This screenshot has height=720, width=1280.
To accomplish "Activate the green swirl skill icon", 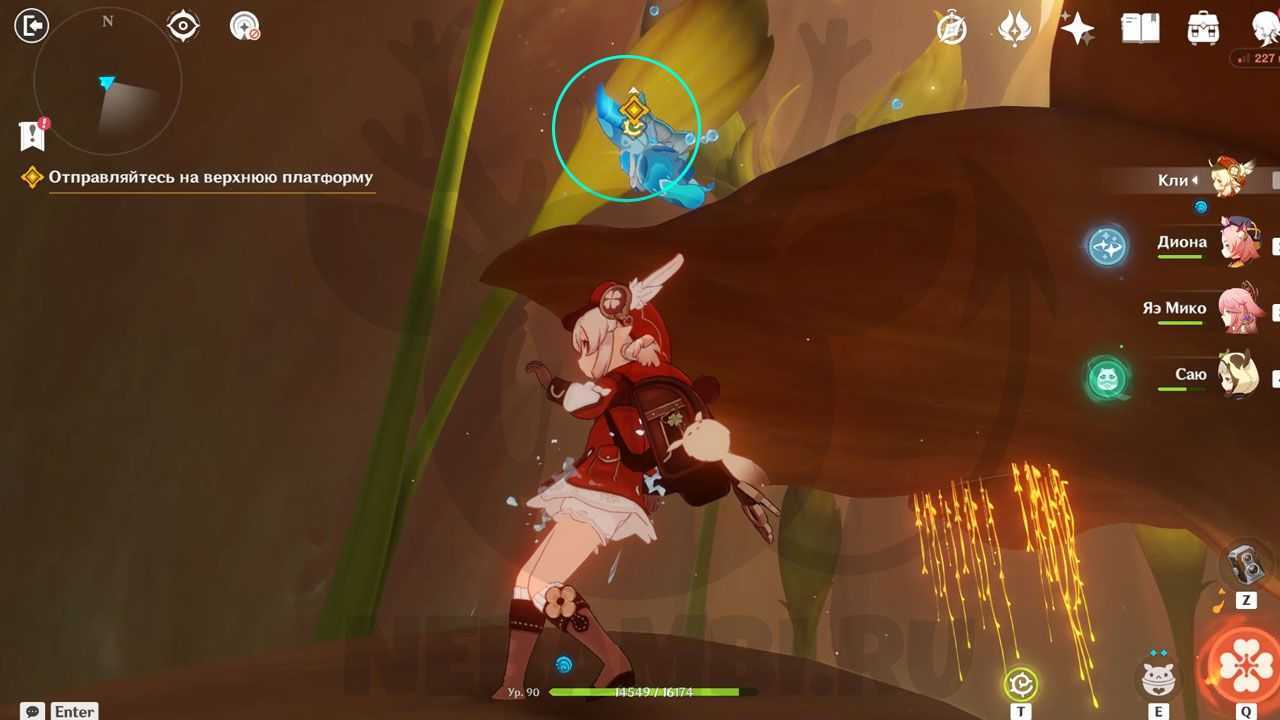I will click(x=1020, y=684).
